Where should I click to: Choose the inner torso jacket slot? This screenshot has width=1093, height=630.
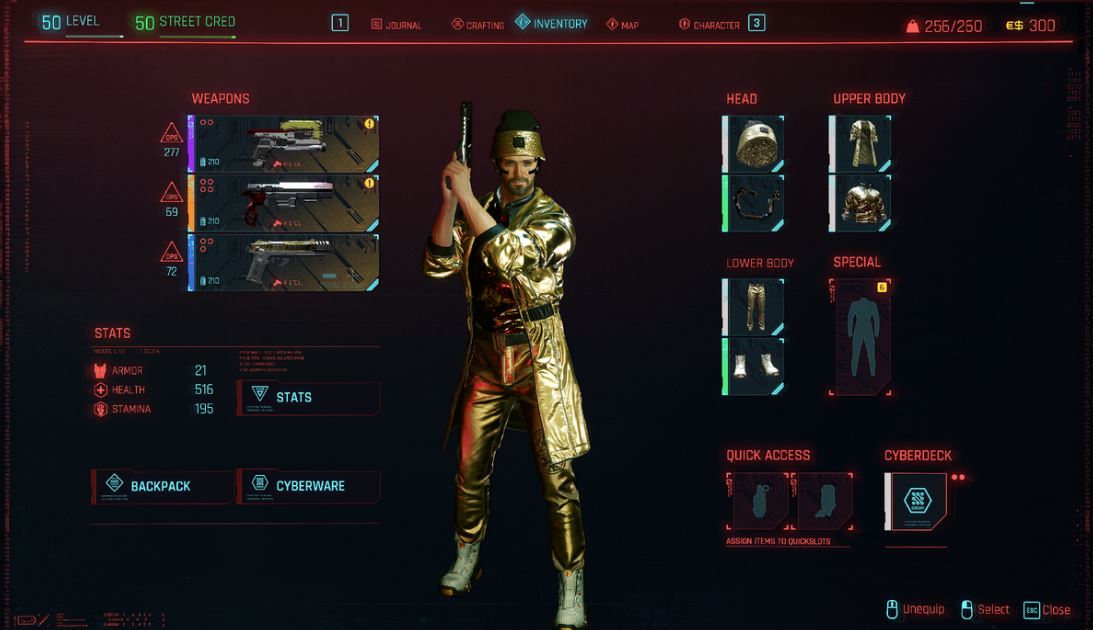(x=861, y=203)
